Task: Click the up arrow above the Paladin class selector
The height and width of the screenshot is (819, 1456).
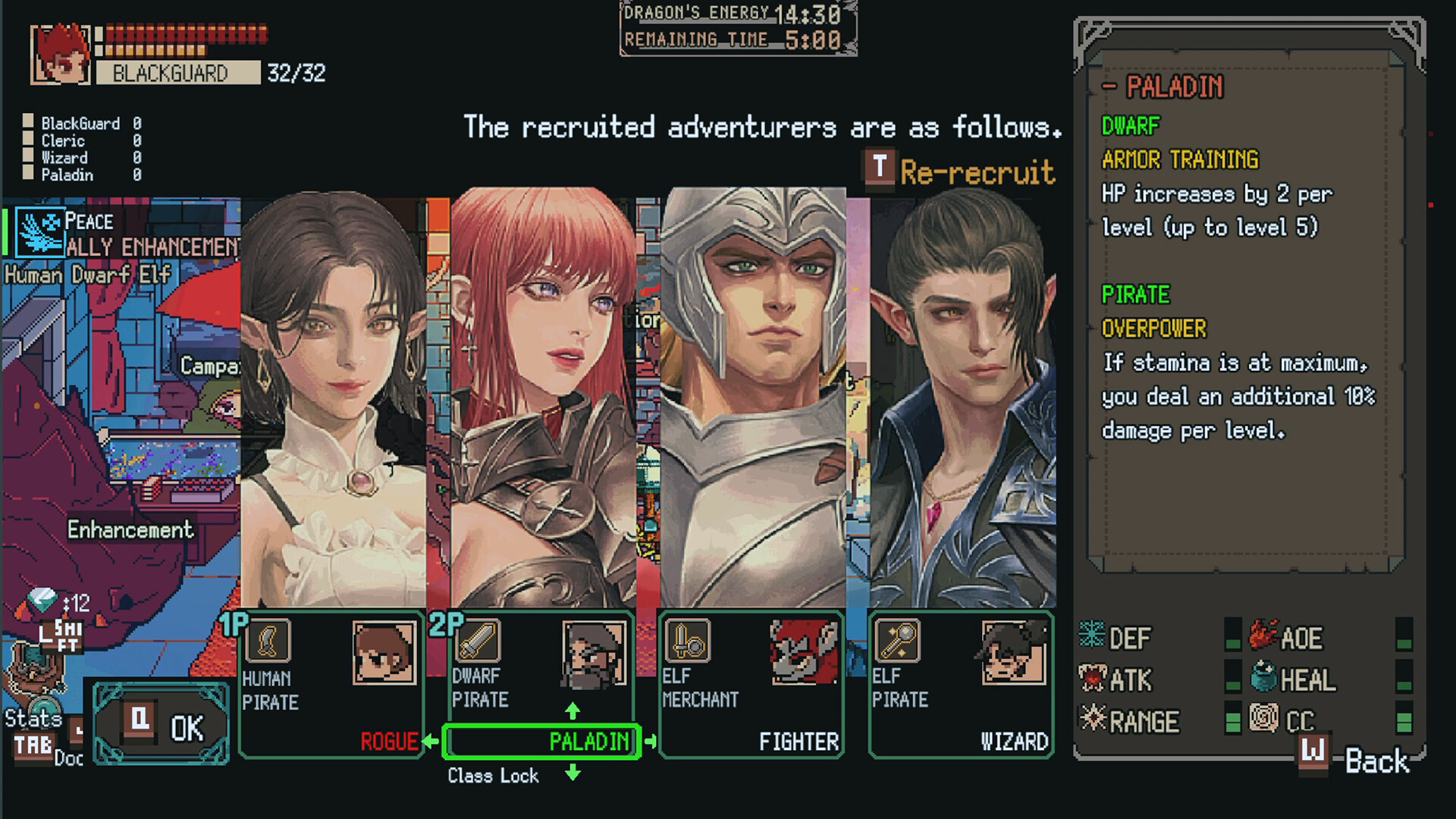Action: (572, 709)
